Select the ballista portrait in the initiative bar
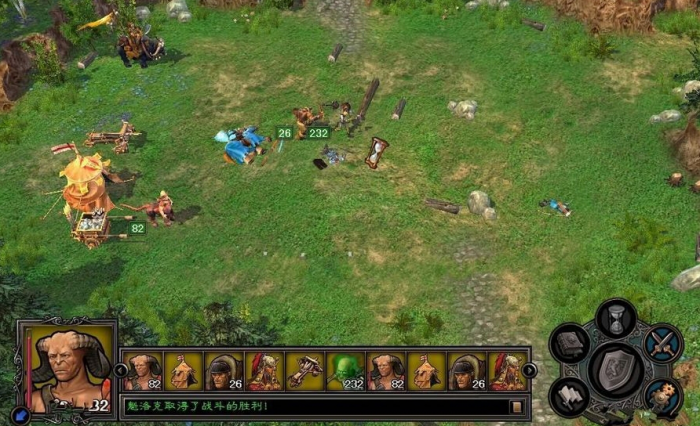 coord(304,371)
